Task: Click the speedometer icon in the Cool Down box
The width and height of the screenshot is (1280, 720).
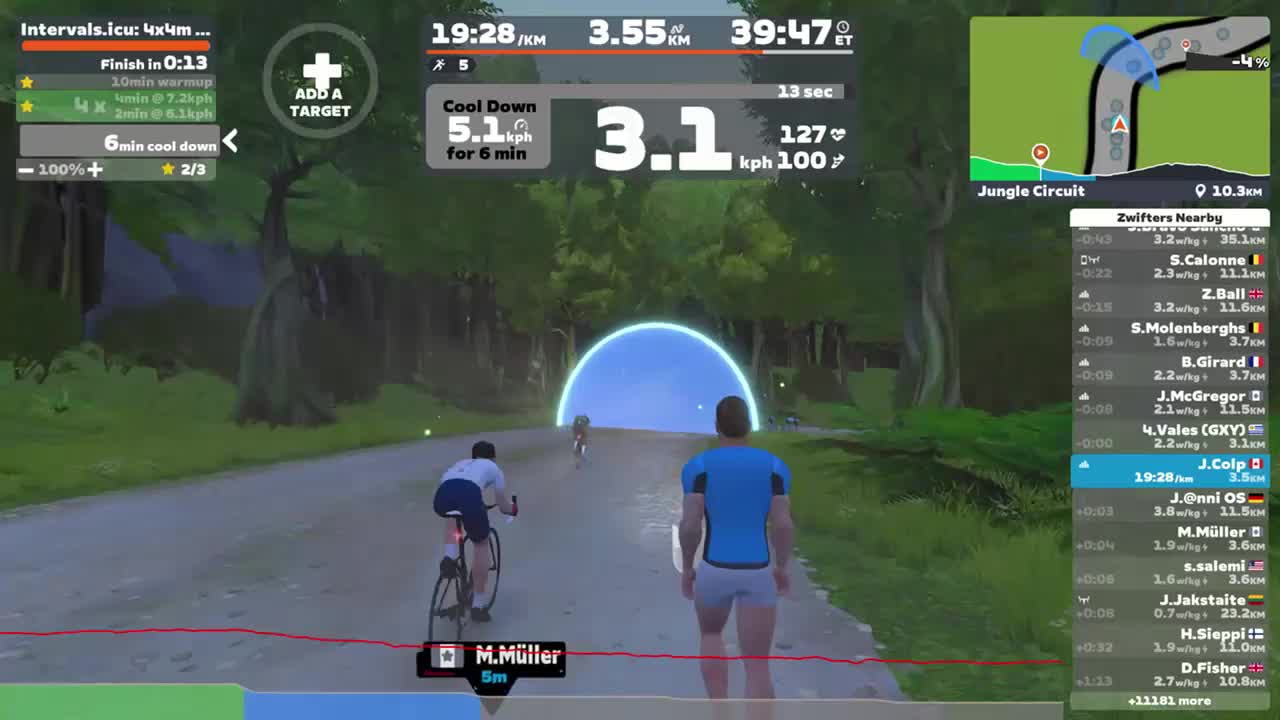Action: click(x=520, y=126)
